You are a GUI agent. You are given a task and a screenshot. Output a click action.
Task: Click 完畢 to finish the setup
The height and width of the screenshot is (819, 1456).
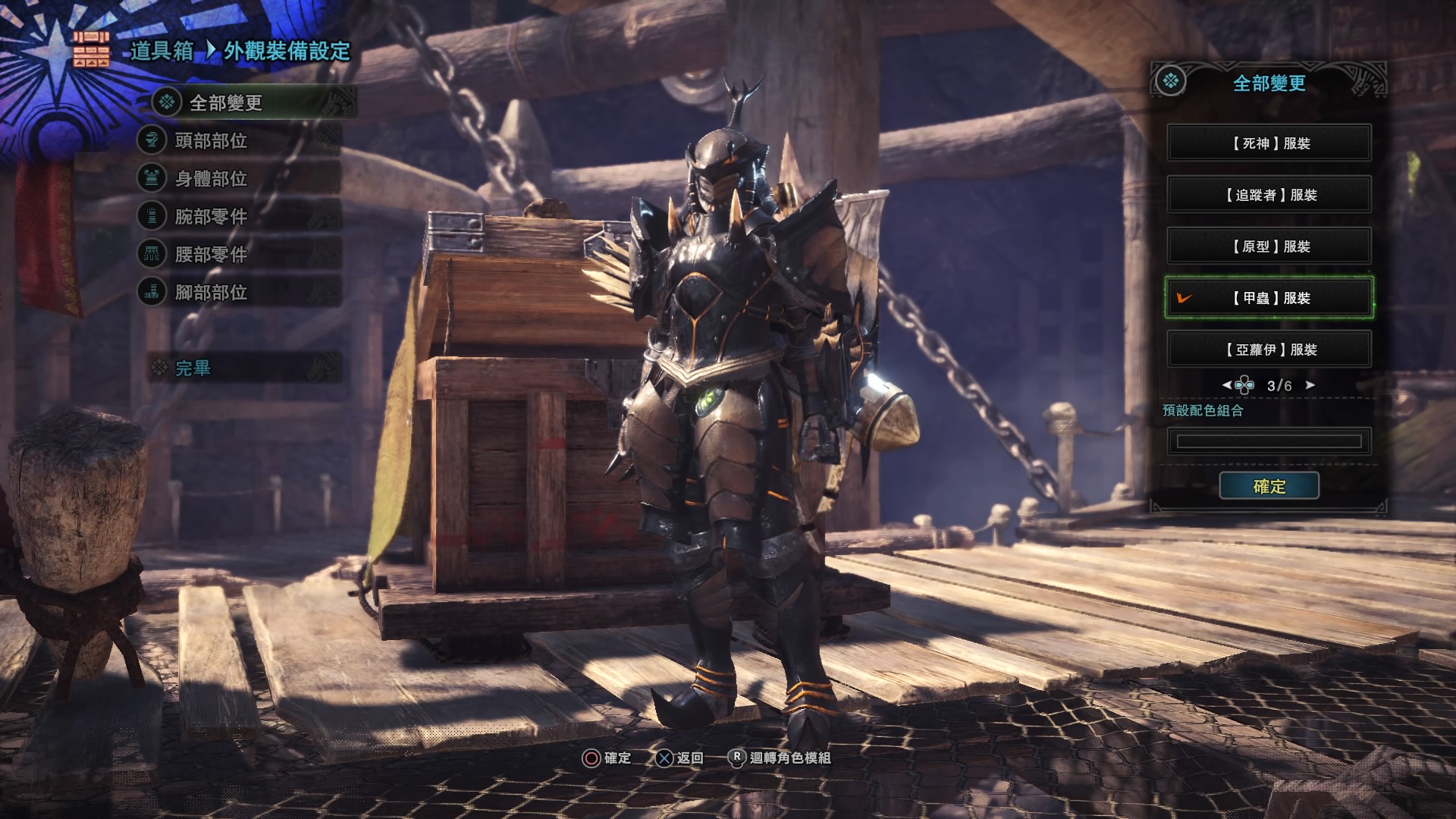coord(193,369)
